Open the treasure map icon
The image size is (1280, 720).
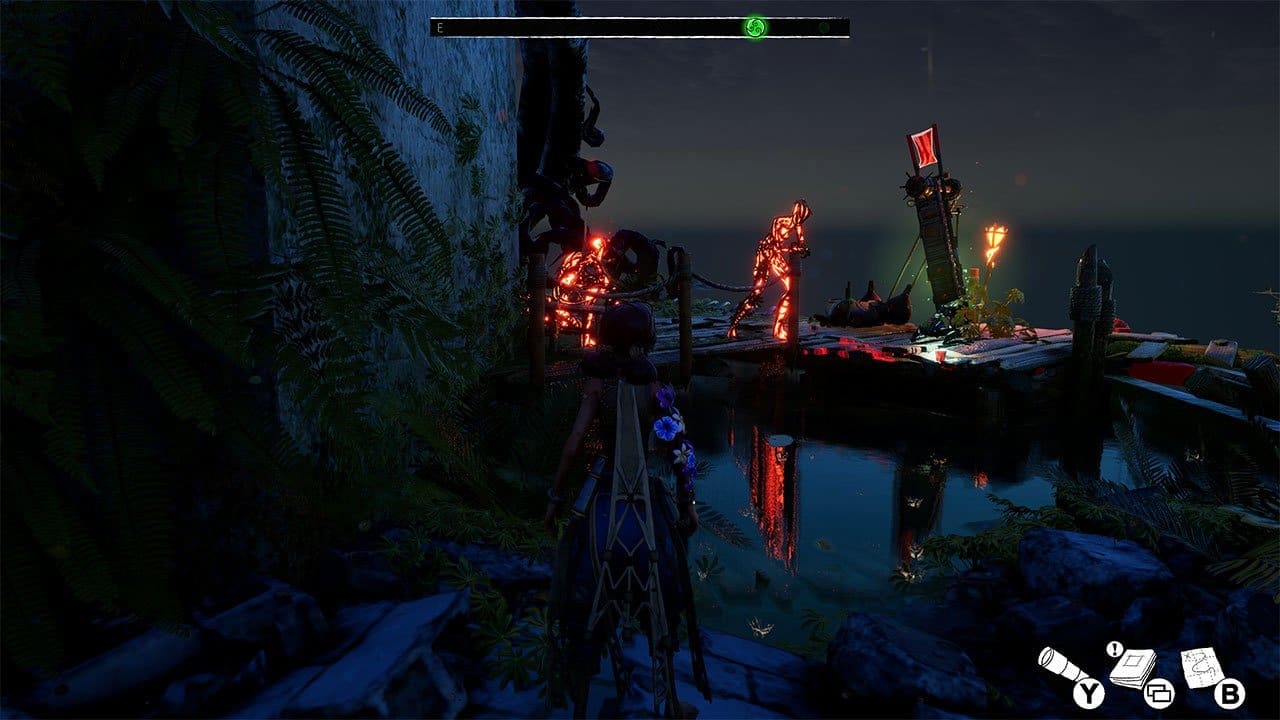point(1200,667)
